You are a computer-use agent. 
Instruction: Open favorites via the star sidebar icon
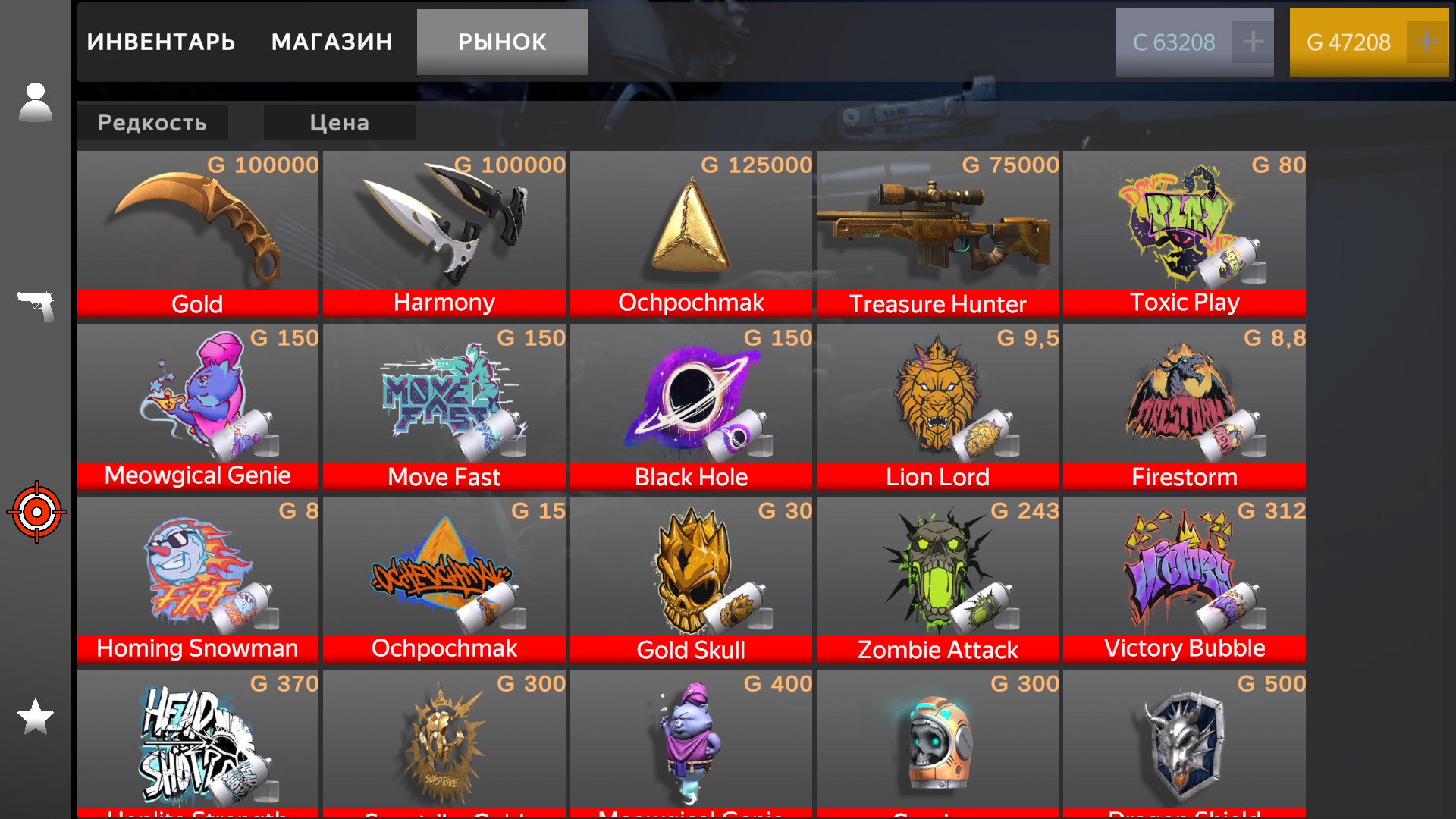(x=36, y=715)
